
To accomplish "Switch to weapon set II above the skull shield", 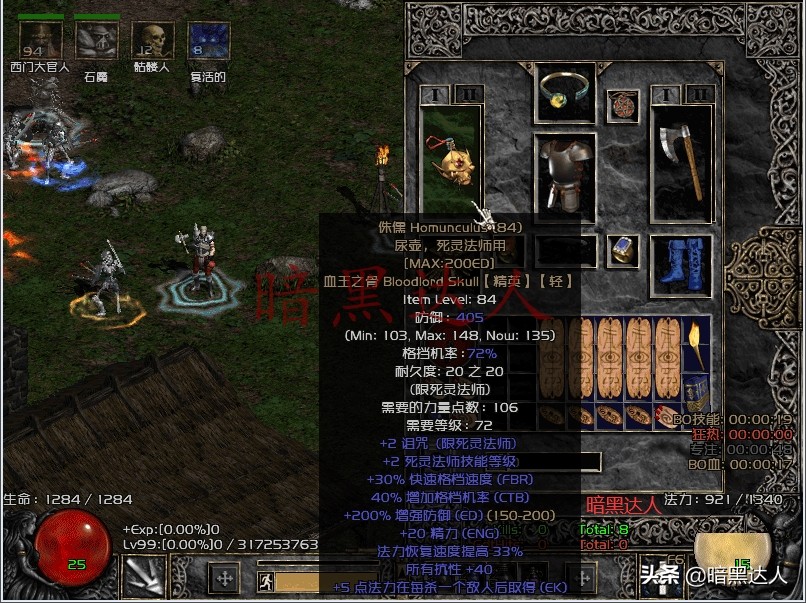I will [x=468, y=94].
